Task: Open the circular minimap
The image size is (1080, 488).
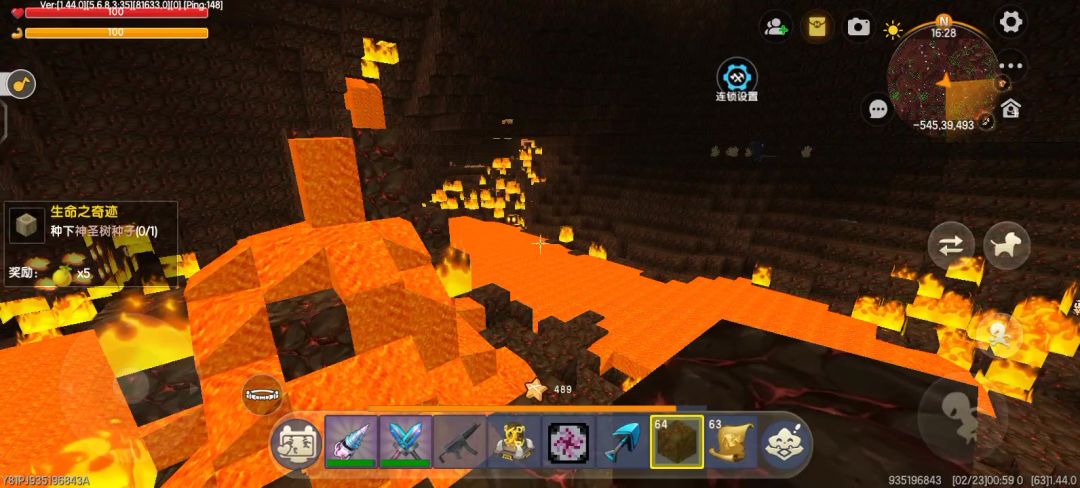Action: coord(943,71)
